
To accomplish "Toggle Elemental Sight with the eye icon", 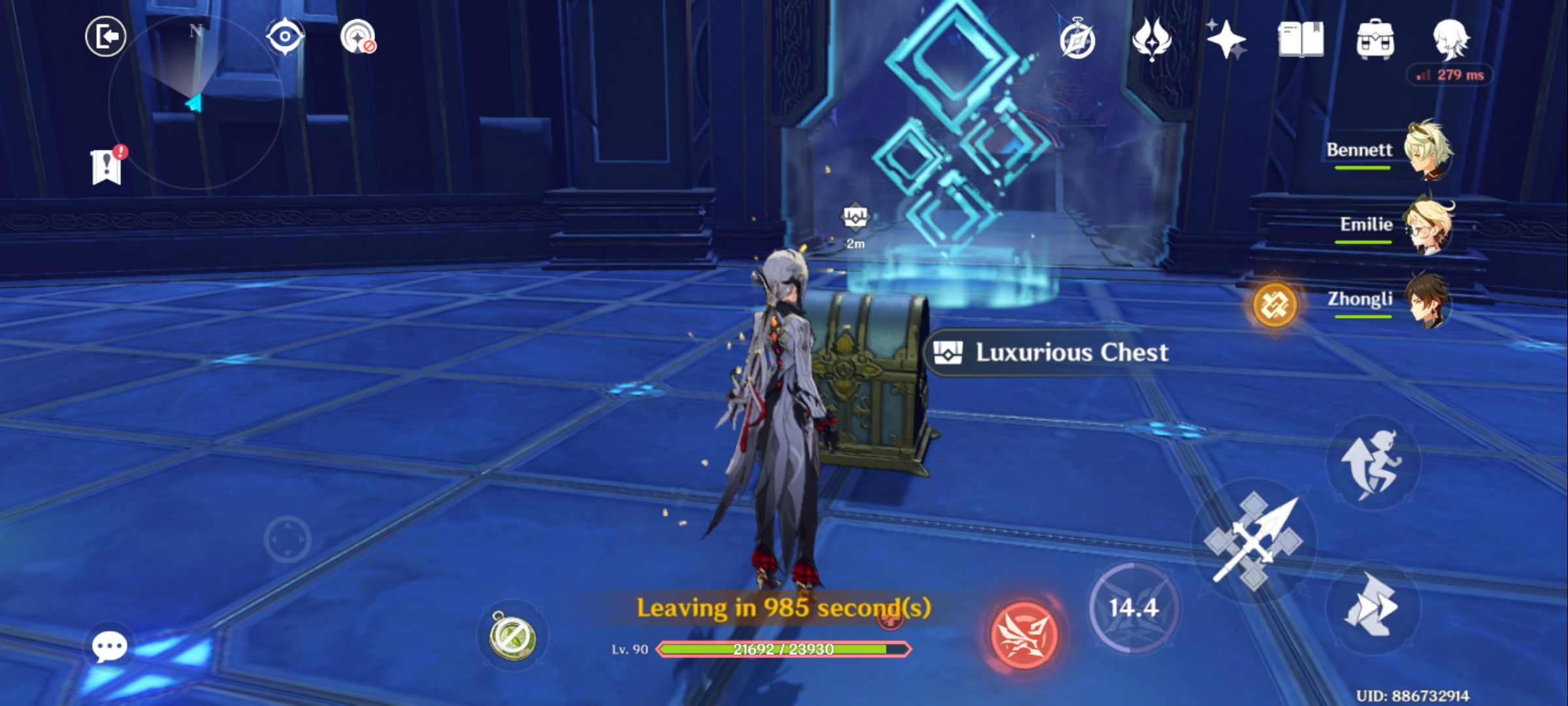I will point(286,37).
